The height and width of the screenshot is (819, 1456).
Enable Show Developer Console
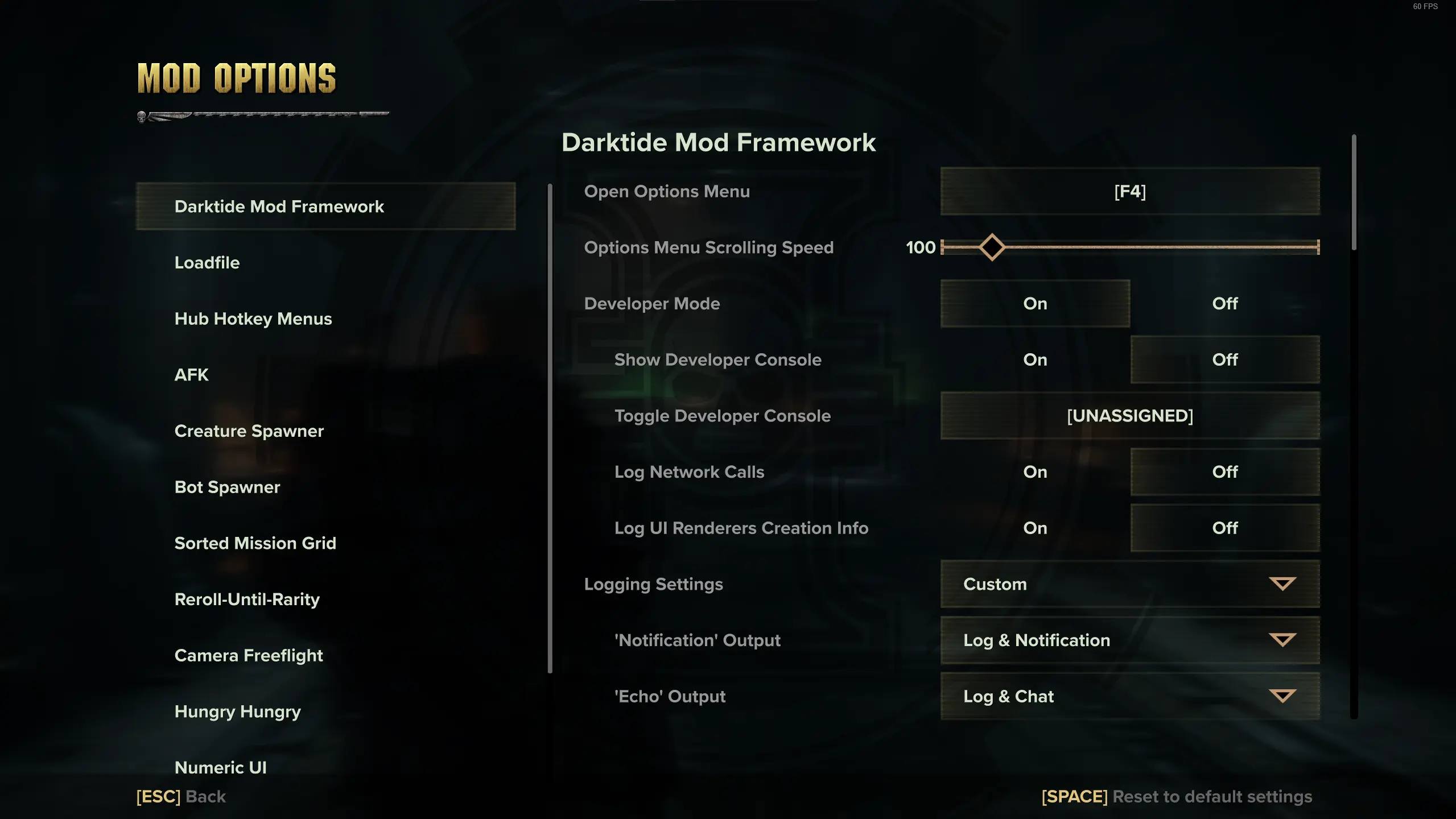[1035, 359]
